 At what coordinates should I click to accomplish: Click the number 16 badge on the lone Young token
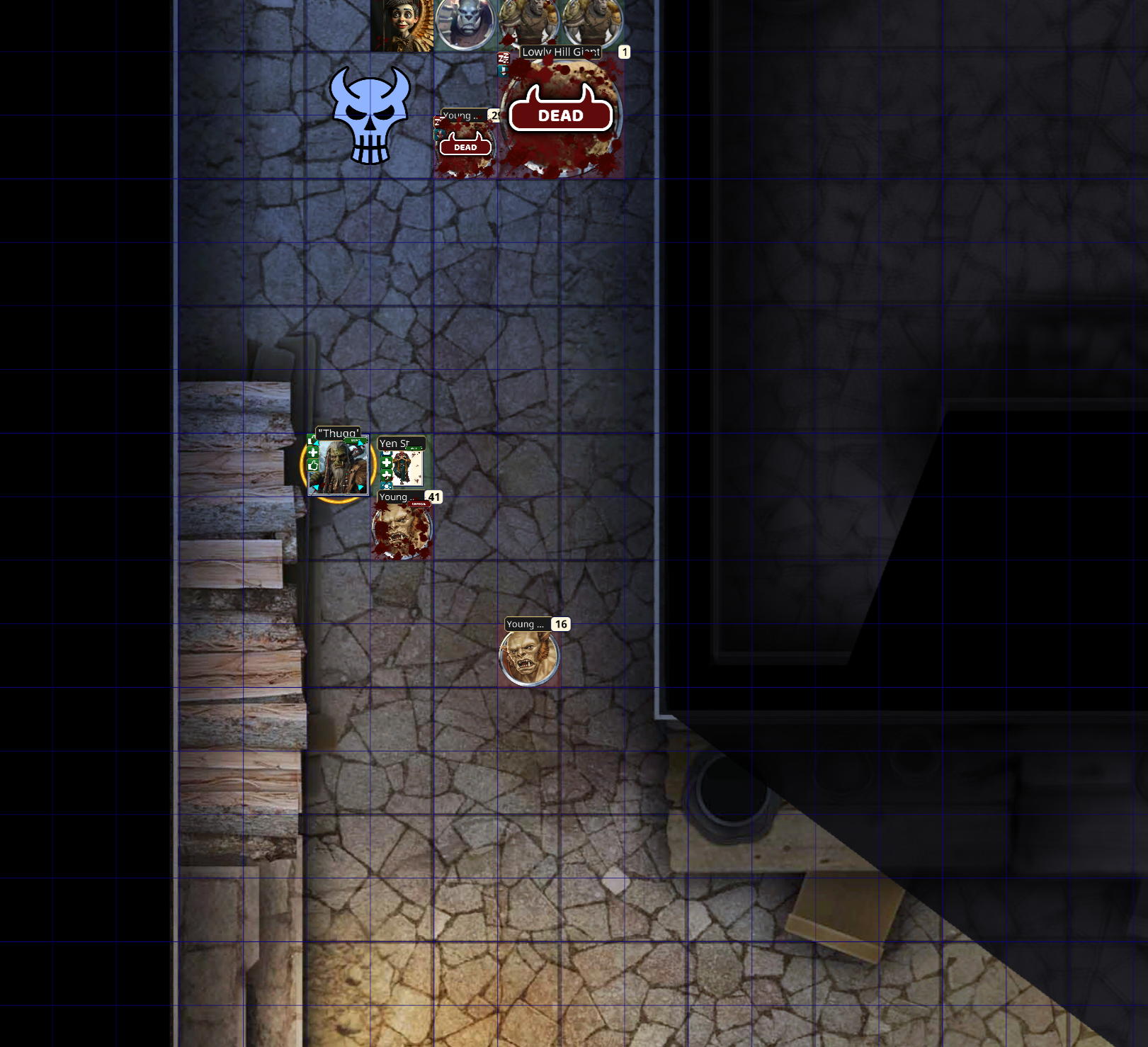561,624
